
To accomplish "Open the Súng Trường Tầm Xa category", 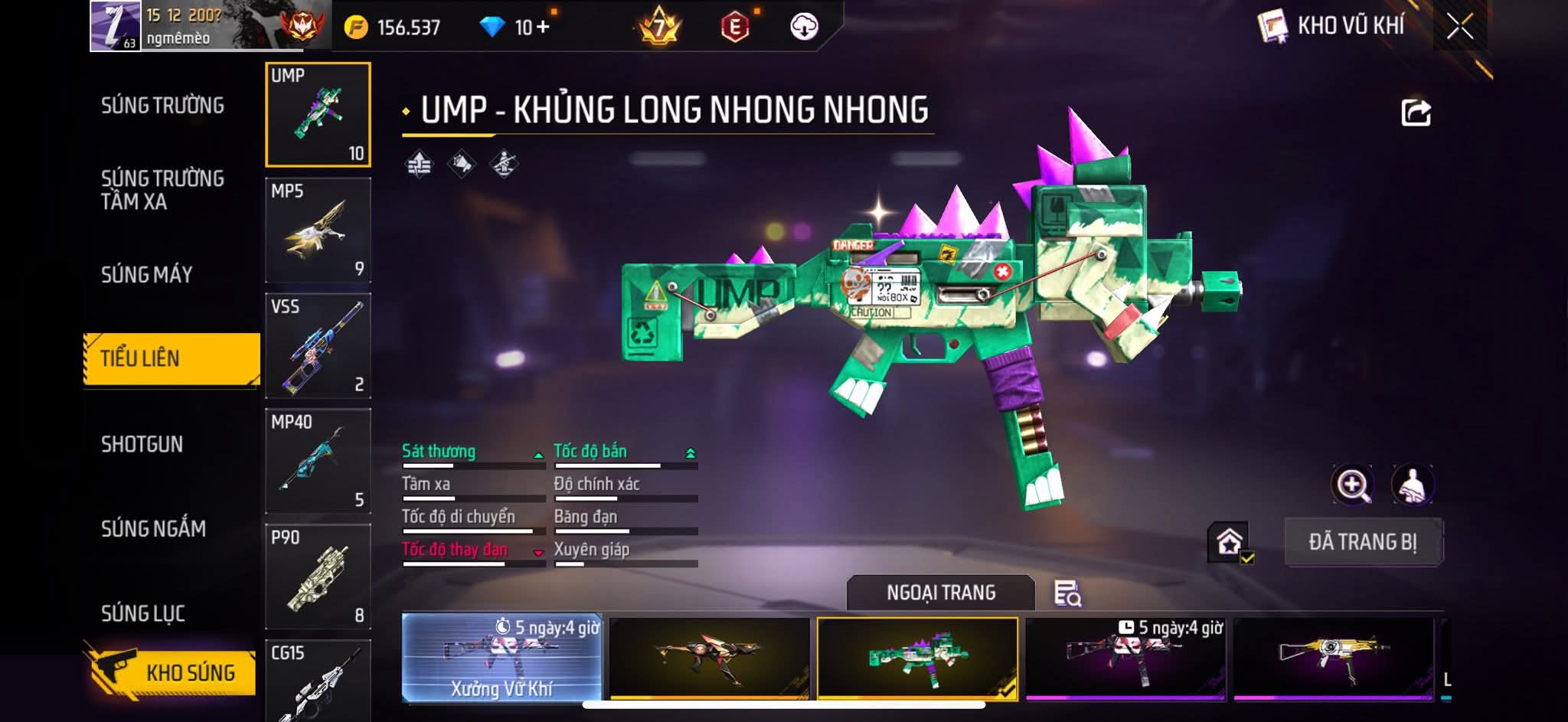I will point(162,190).
